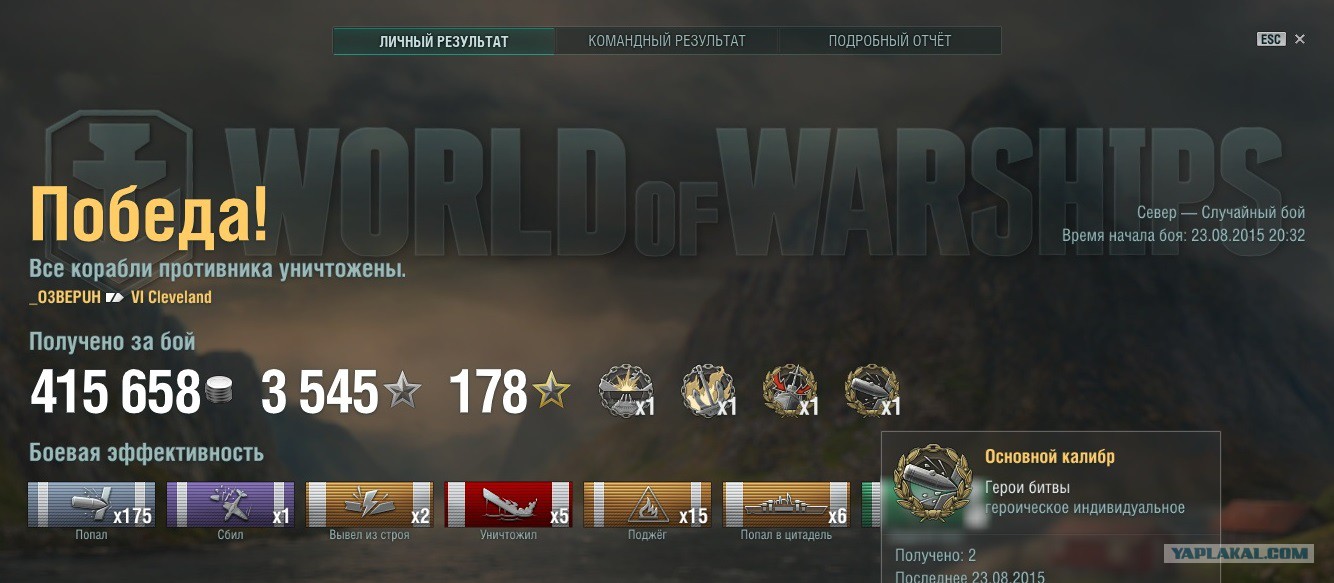
Task: Select the flaming anchor achievement medal
Action: click(707, 390)
